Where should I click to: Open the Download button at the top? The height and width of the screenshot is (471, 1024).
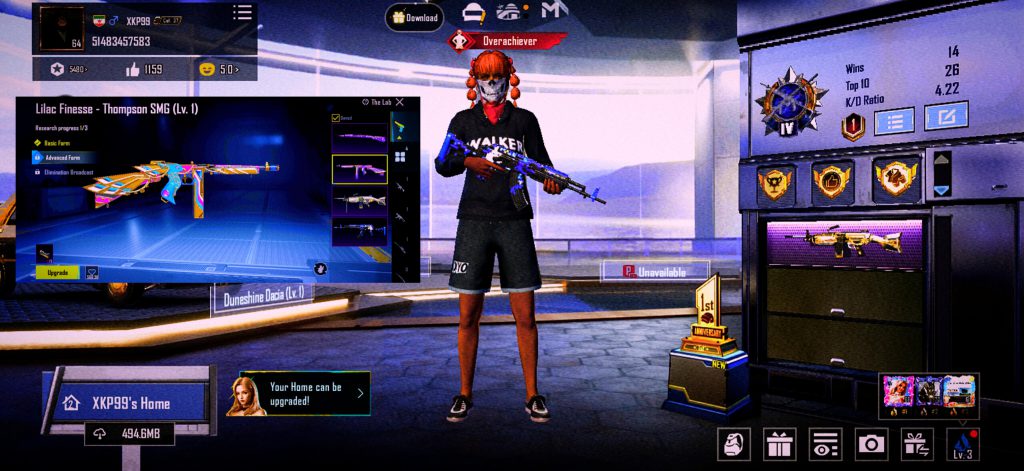pyautogui.click(x=415, y=17)
